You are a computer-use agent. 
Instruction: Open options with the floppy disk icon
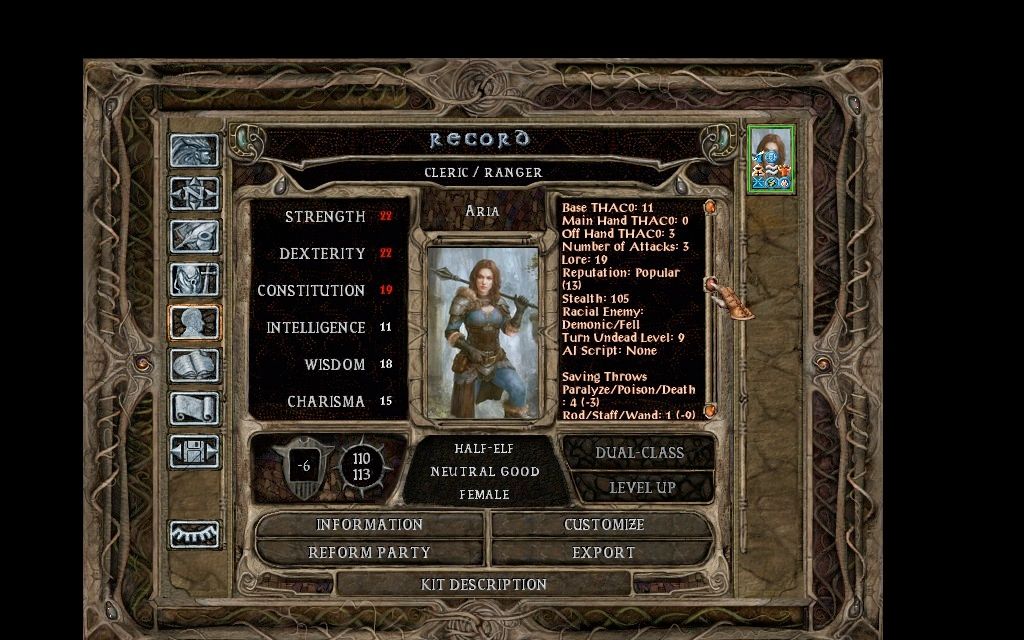194,451
